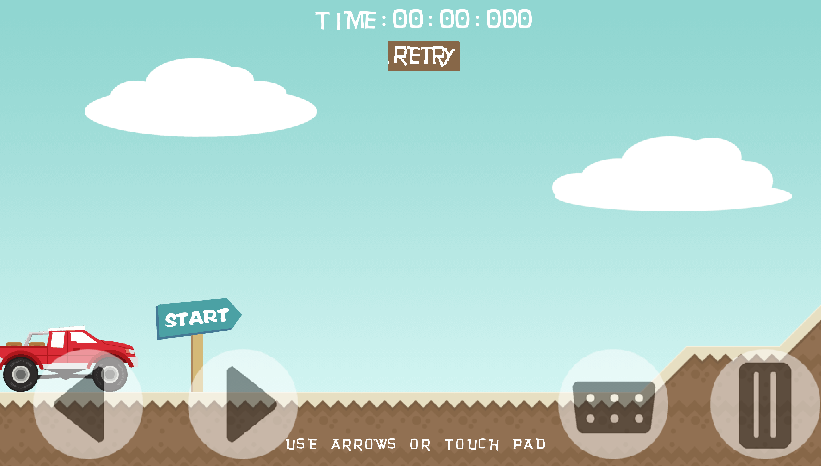Image resolution: width=821 pixels, height=466 pixels.
Task: Step on the gas pedal button
Action: tap(765, 404)
